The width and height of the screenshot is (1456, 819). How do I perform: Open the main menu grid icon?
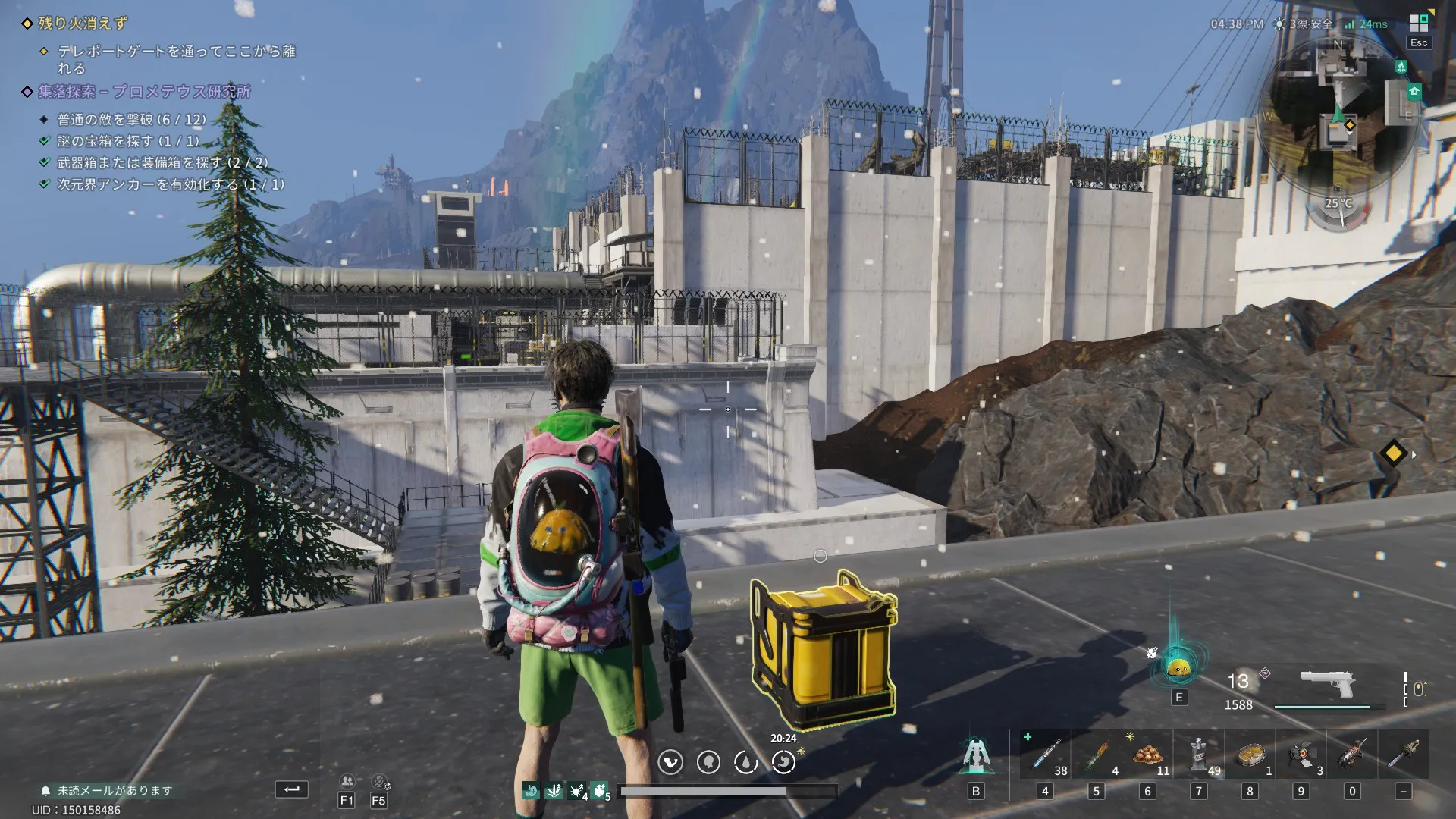coord(1419,23)
